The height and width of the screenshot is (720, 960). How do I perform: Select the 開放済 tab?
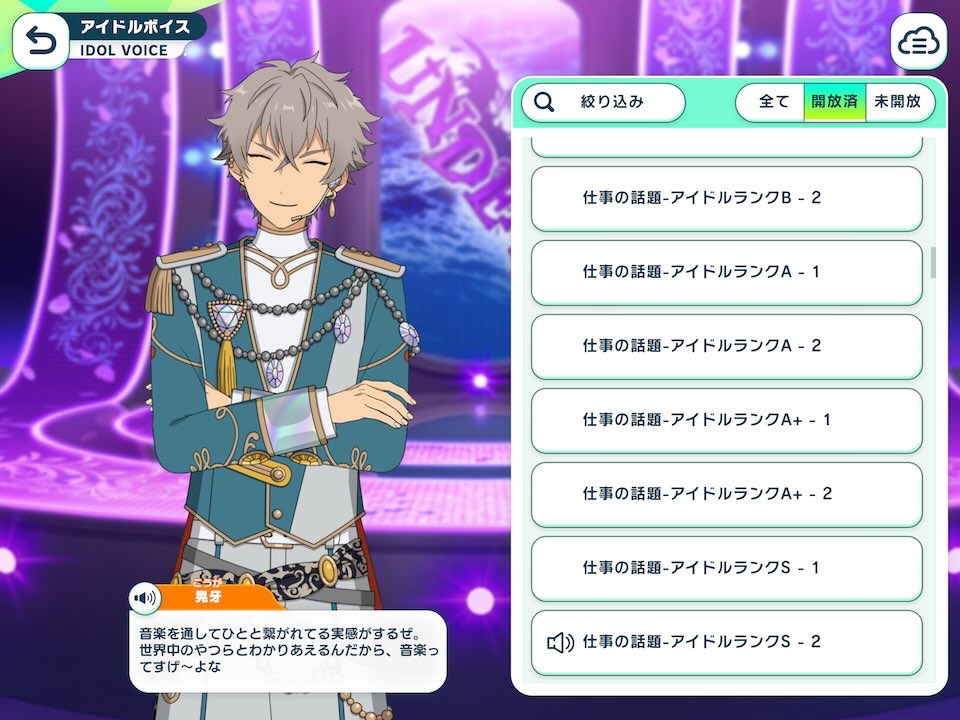(x=834, y=102)
